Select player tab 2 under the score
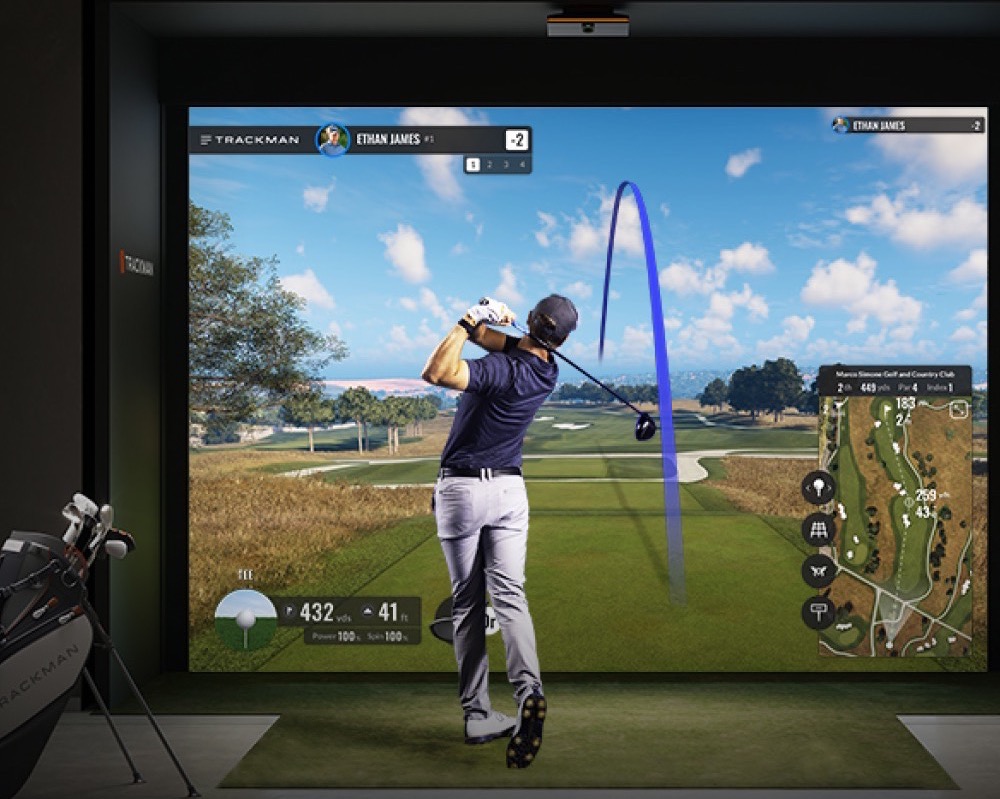 pos(490,165)
